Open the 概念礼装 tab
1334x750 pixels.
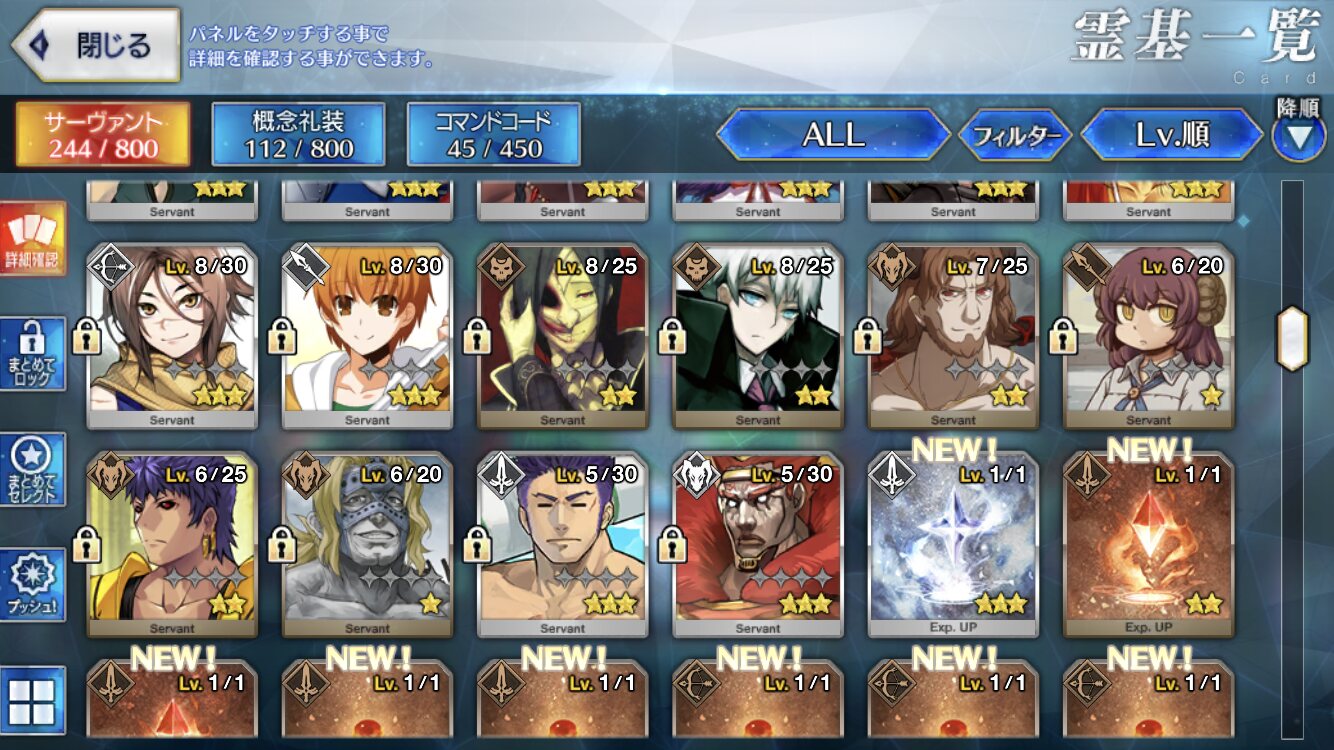point(298,135)
